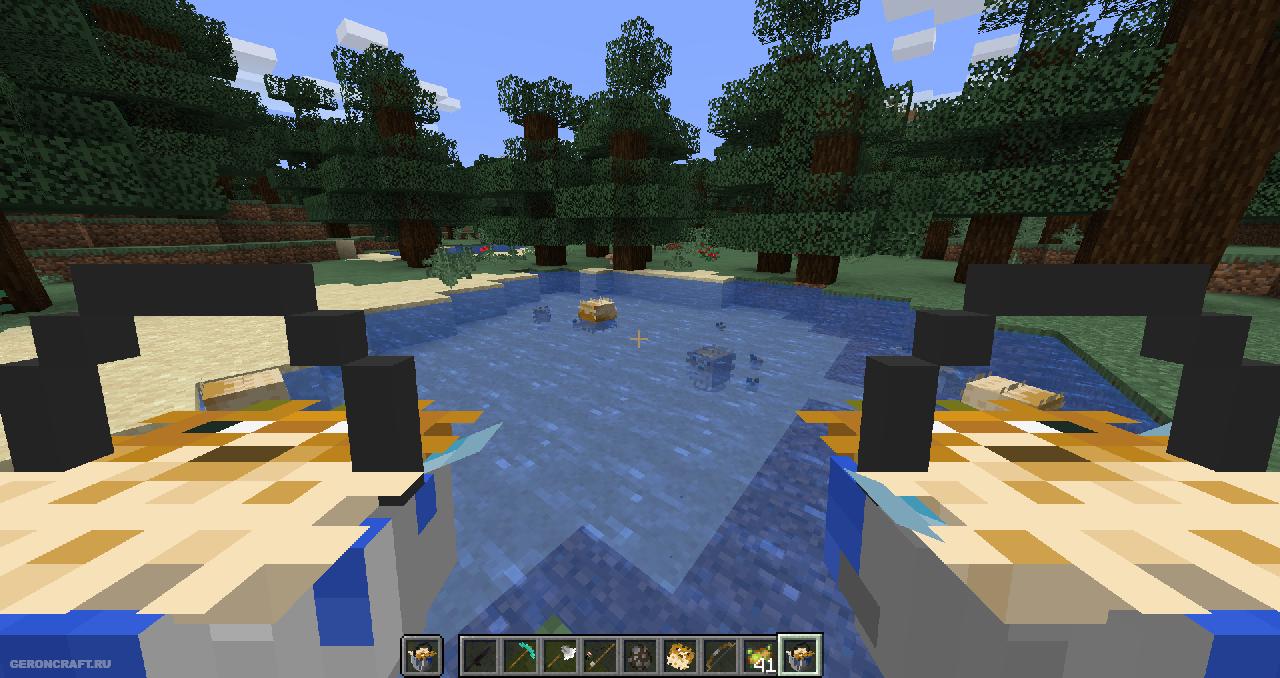Select the bow hotbar slot
Image resolution: width=1280 pixels, height=678 pixels.
[720, 656]
